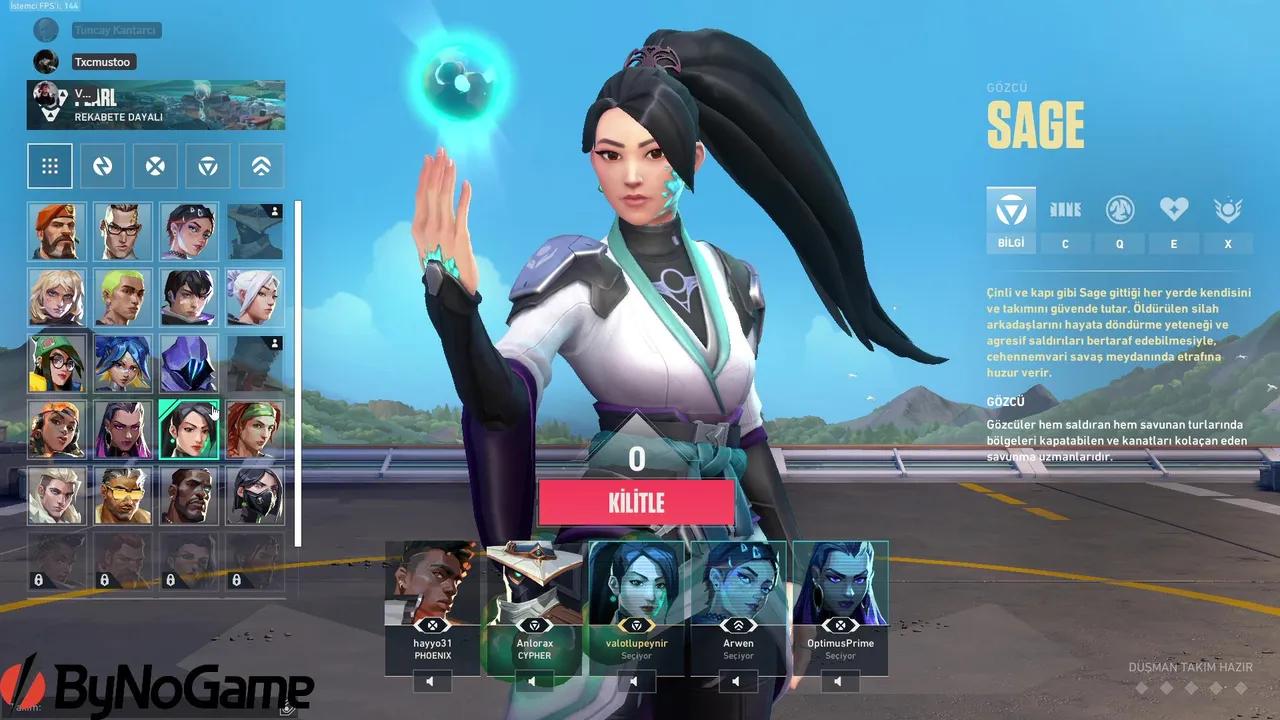Click OptimusPrime's player card

pyautogui.click(x=840, y=600)
